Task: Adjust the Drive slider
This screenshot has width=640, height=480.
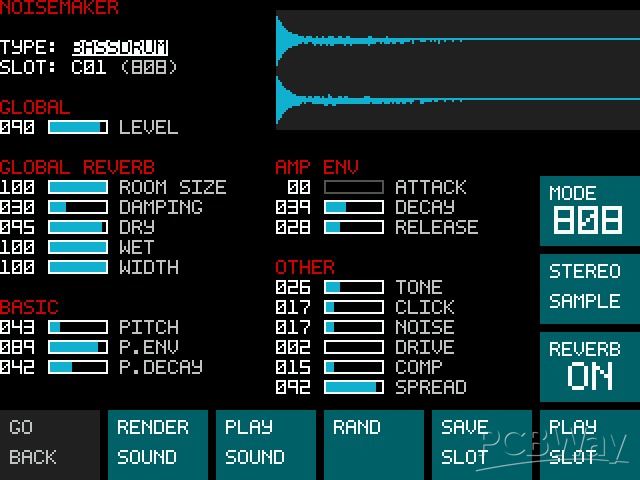Action: click(x=353, y=347)
